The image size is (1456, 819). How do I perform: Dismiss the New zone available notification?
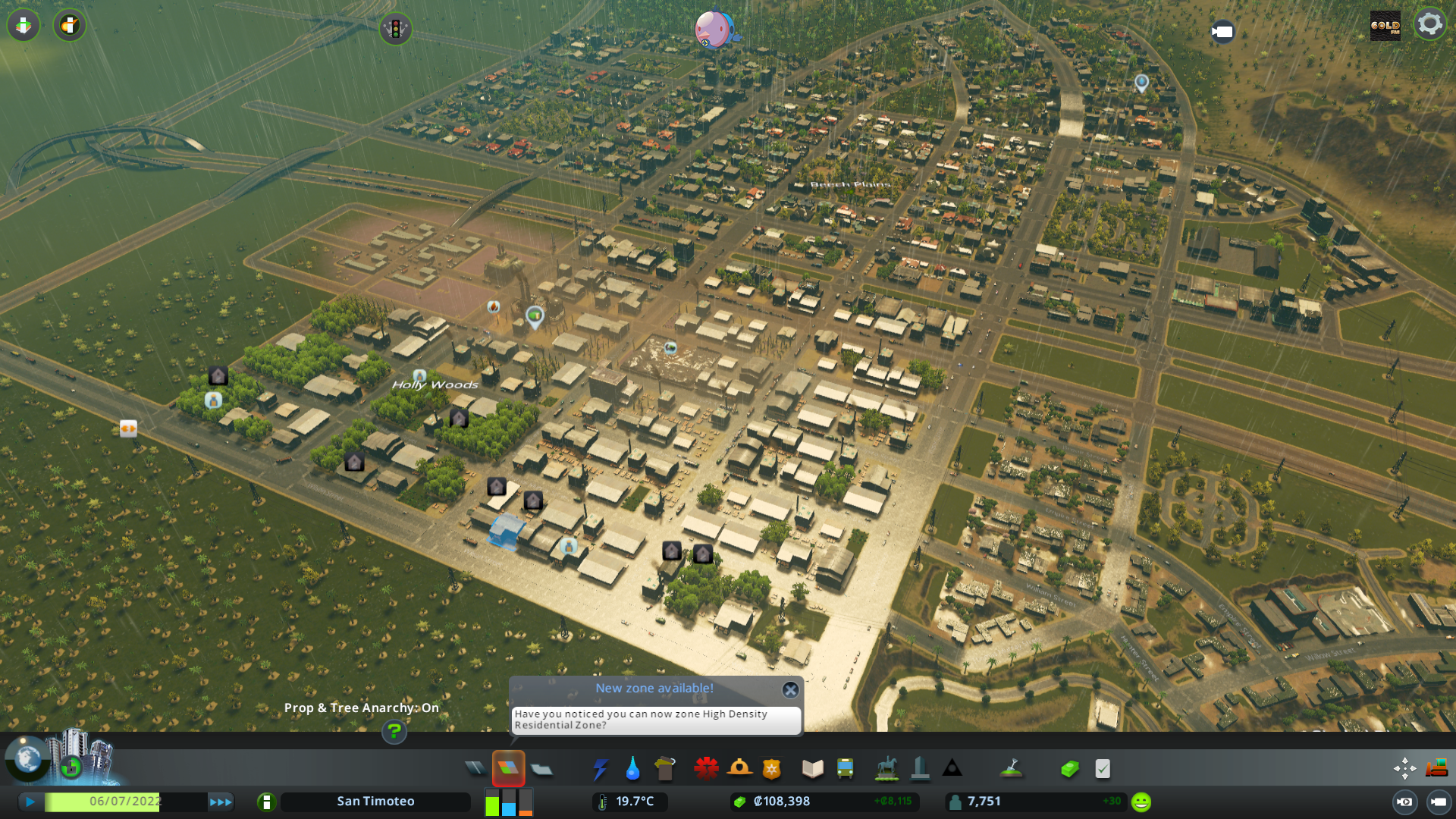click(790, 690)
